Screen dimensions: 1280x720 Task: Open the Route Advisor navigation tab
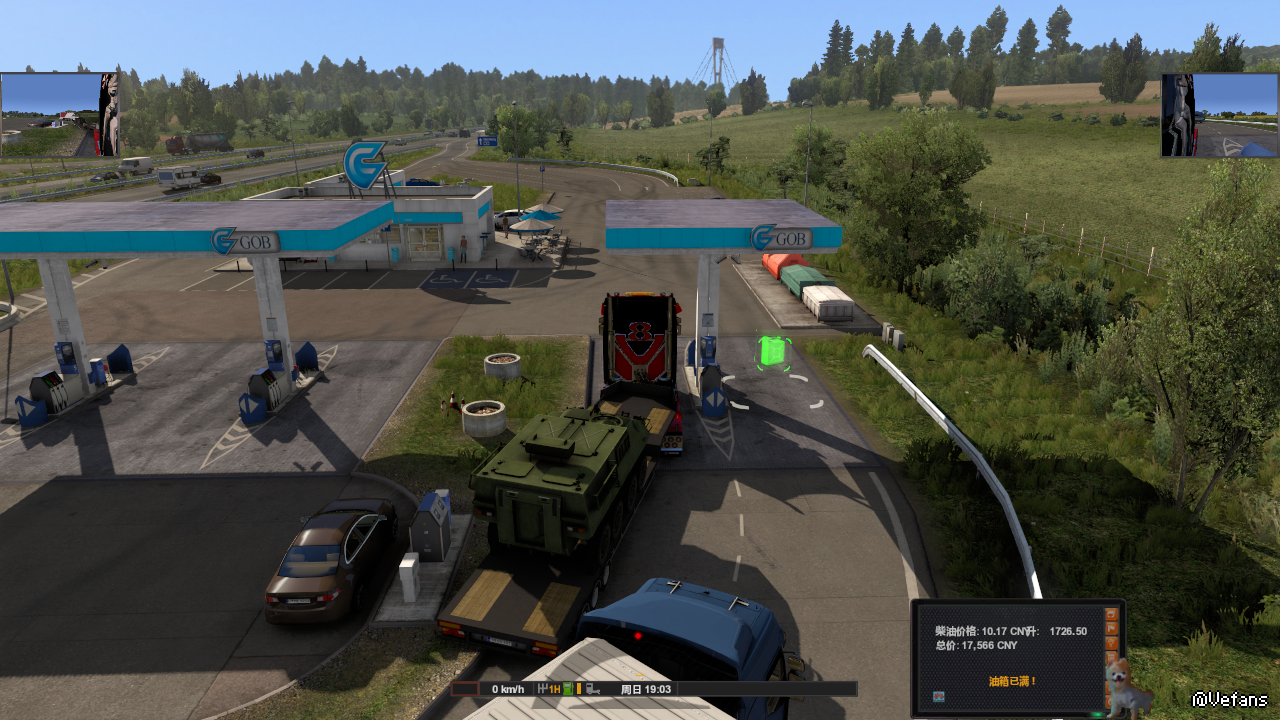[x=1111, y=613]
